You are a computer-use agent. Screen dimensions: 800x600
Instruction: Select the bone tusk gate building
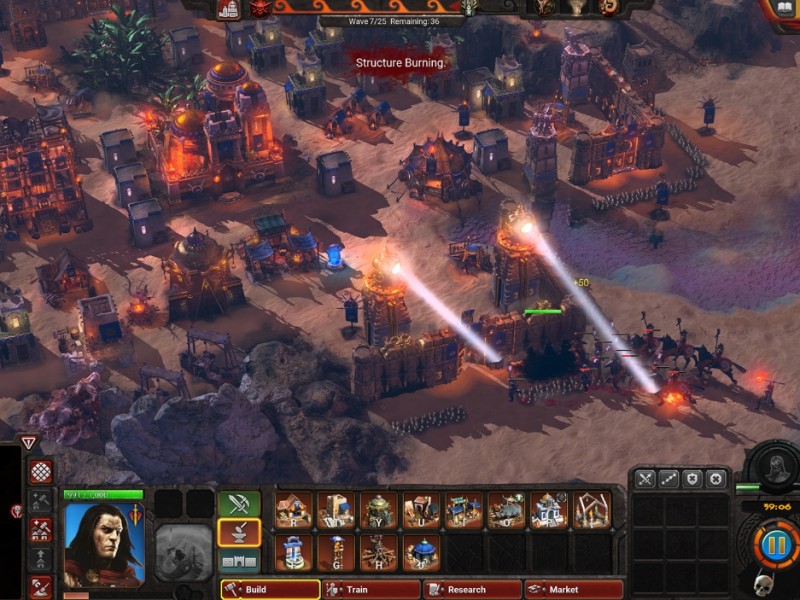coord(592,510)
